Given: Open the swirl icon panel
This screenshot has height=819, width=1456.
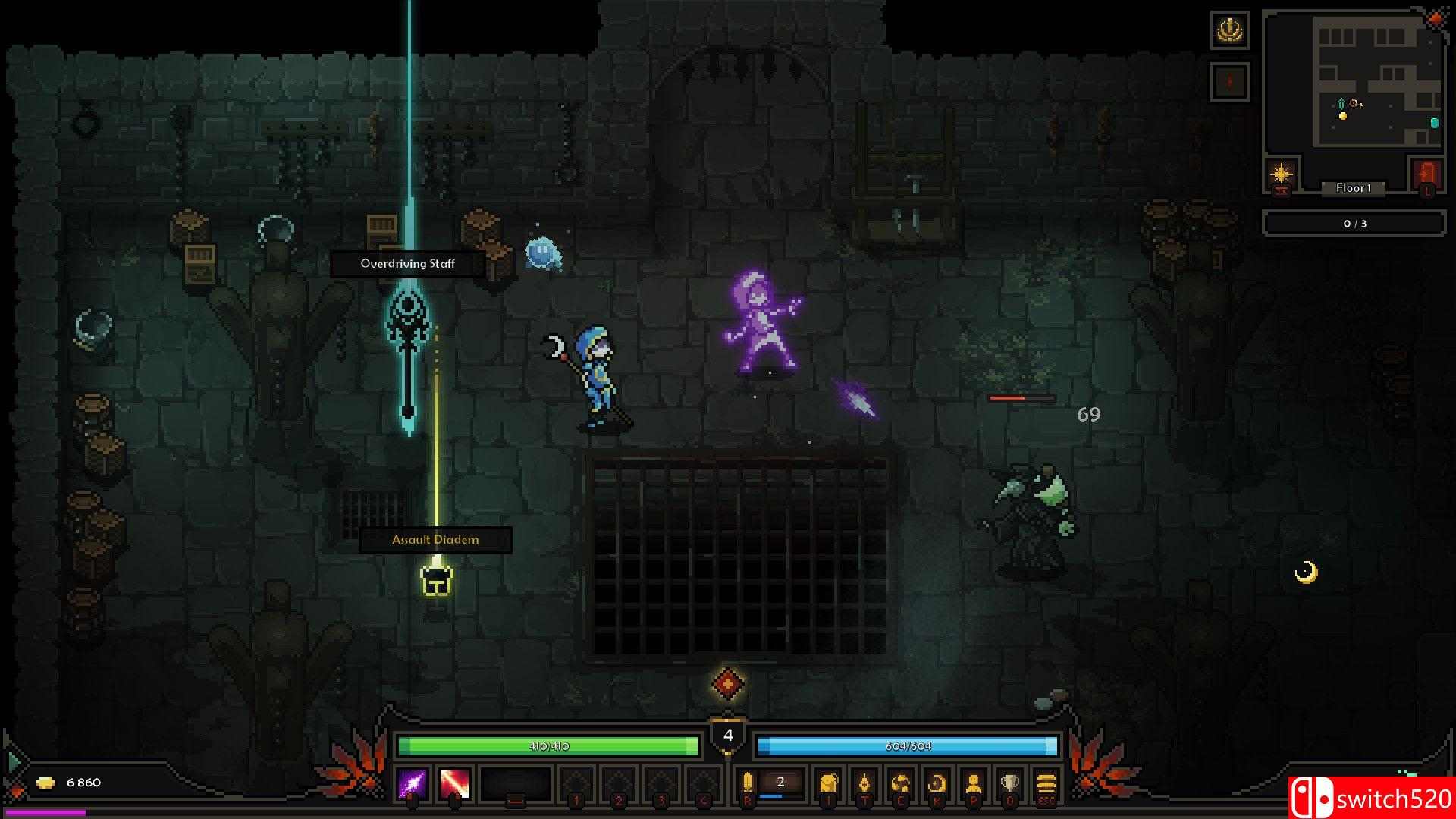Looking at the screenshot, I should pos(901,783).
